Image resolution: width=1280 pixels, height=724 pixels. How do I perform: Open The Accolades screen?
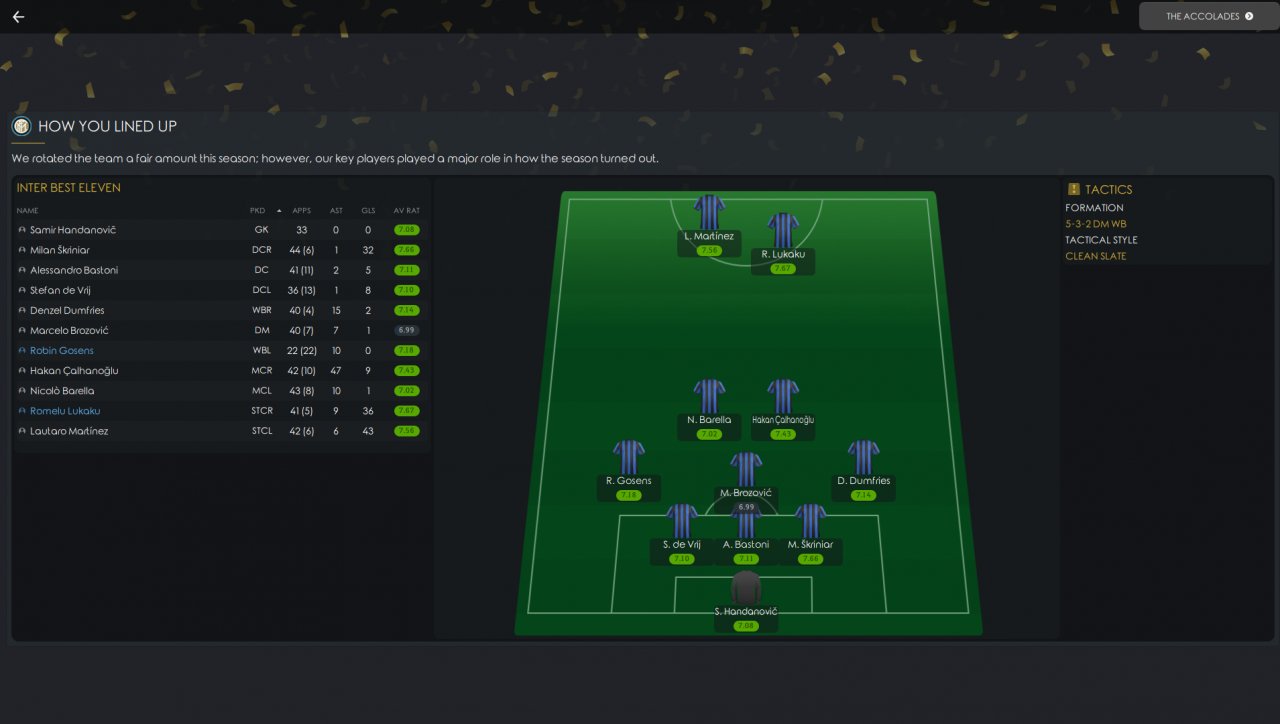click(x=1208, y=17)
